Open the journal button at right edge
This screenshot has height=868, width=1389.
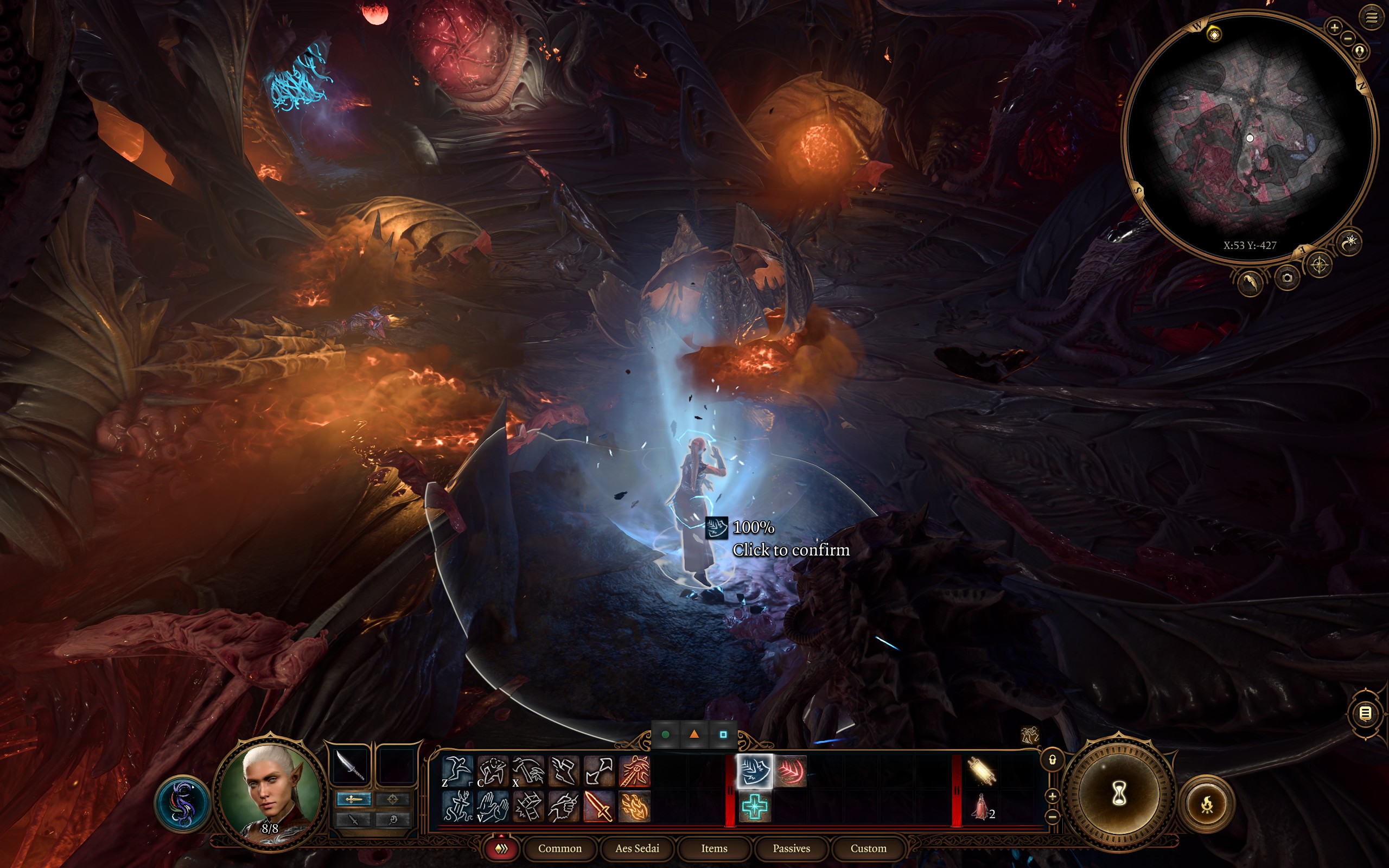coord(1366,713)
